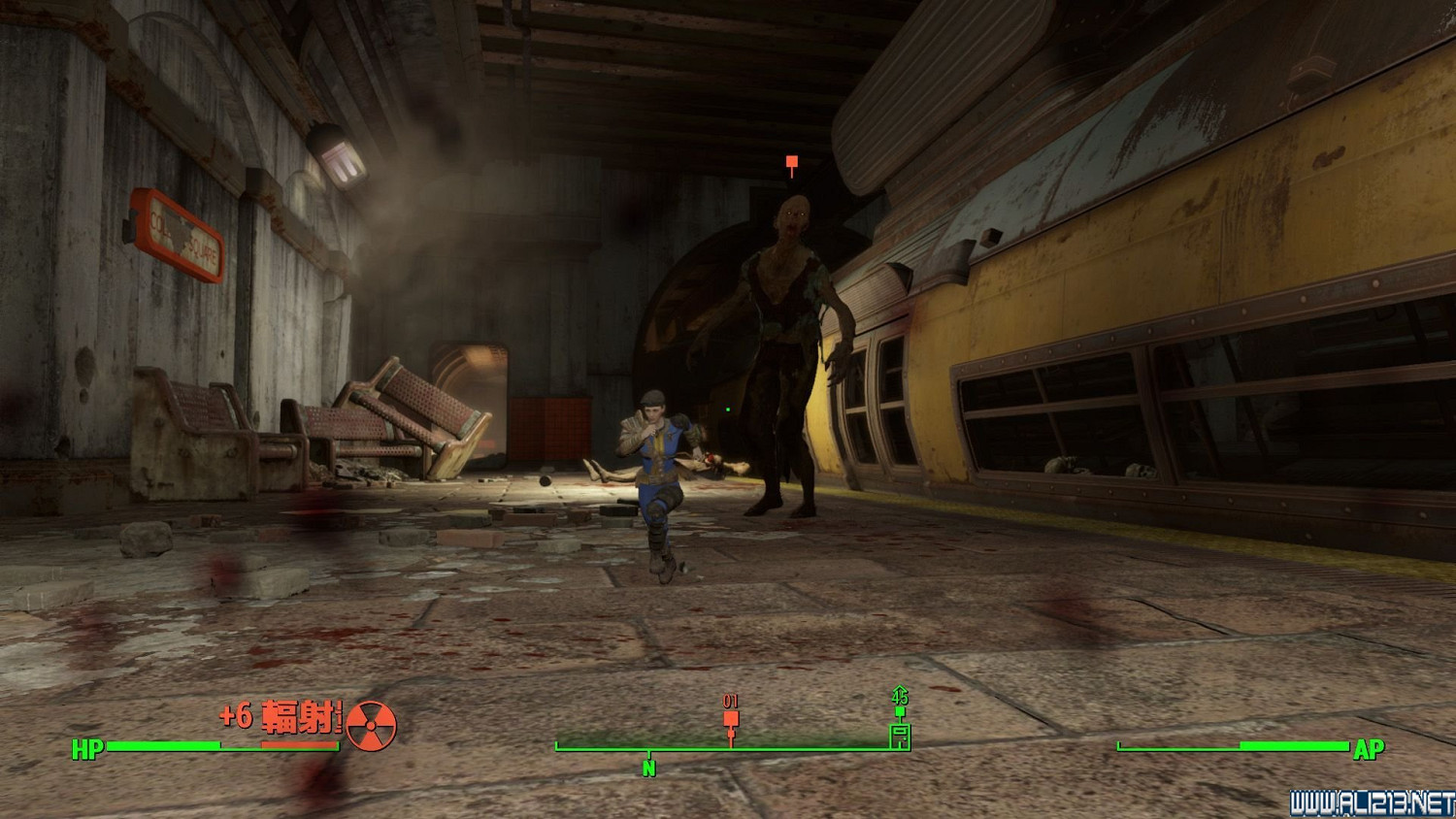Click the N north indicator on the compass

tap(648, 768)
